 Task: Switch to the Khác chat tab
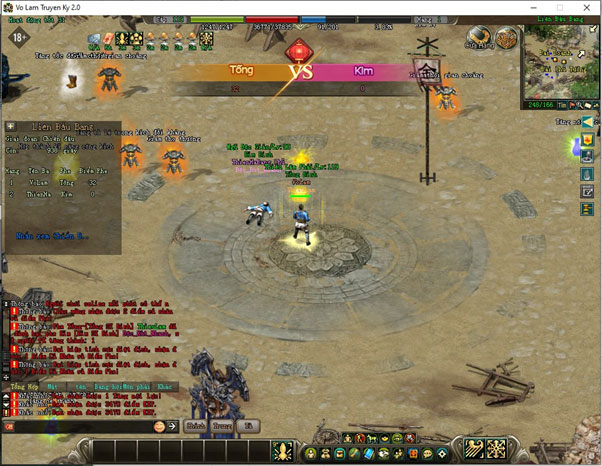pos(163,385)
